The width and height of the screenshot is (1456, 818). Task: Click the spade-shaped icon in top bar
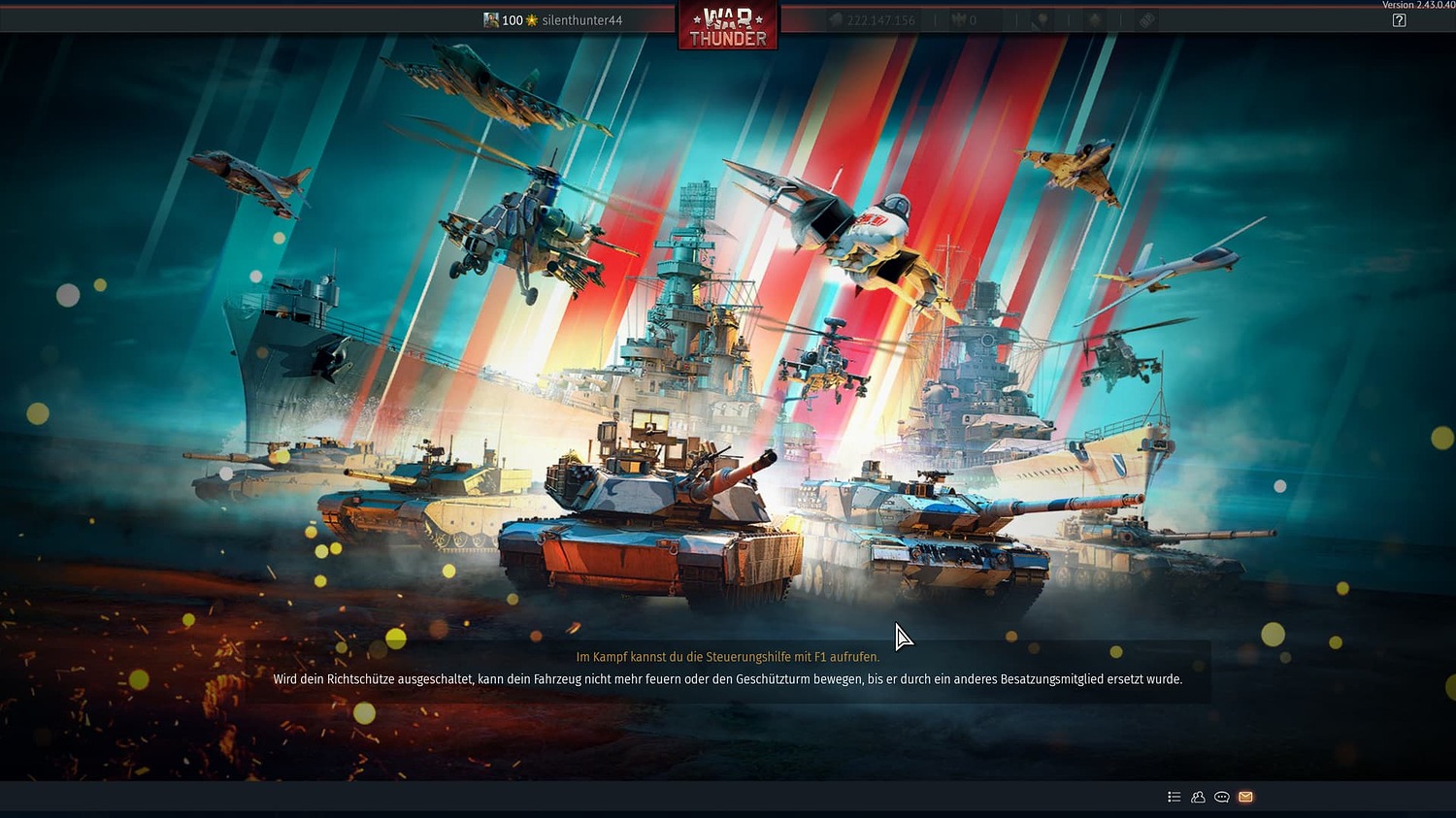click(1096, 19)
